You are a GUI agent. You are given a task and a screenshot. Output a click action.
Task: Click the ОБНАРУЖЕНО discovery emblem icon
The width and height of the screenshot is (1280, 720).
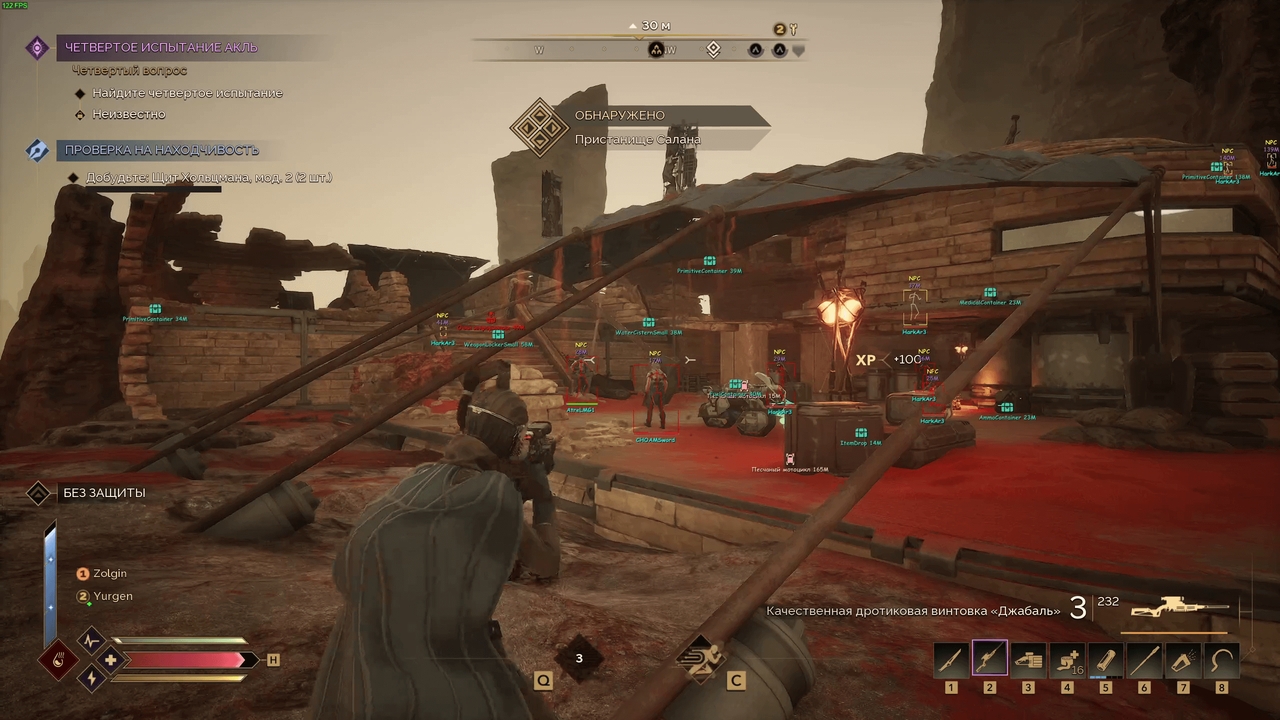click(x=540, y=130)
